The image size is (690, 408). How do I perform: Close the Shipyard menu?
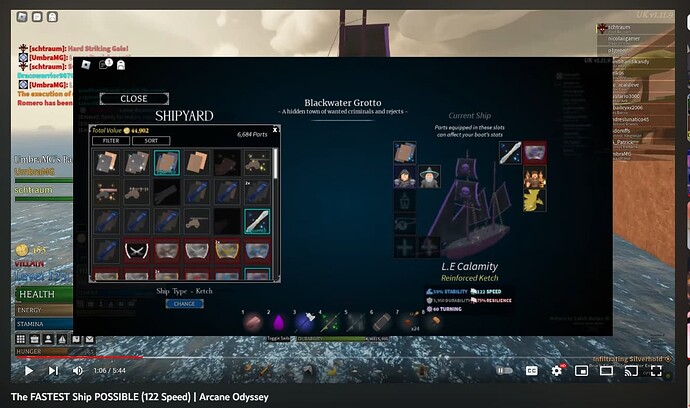pyautogui.click(x=133, y=99)
